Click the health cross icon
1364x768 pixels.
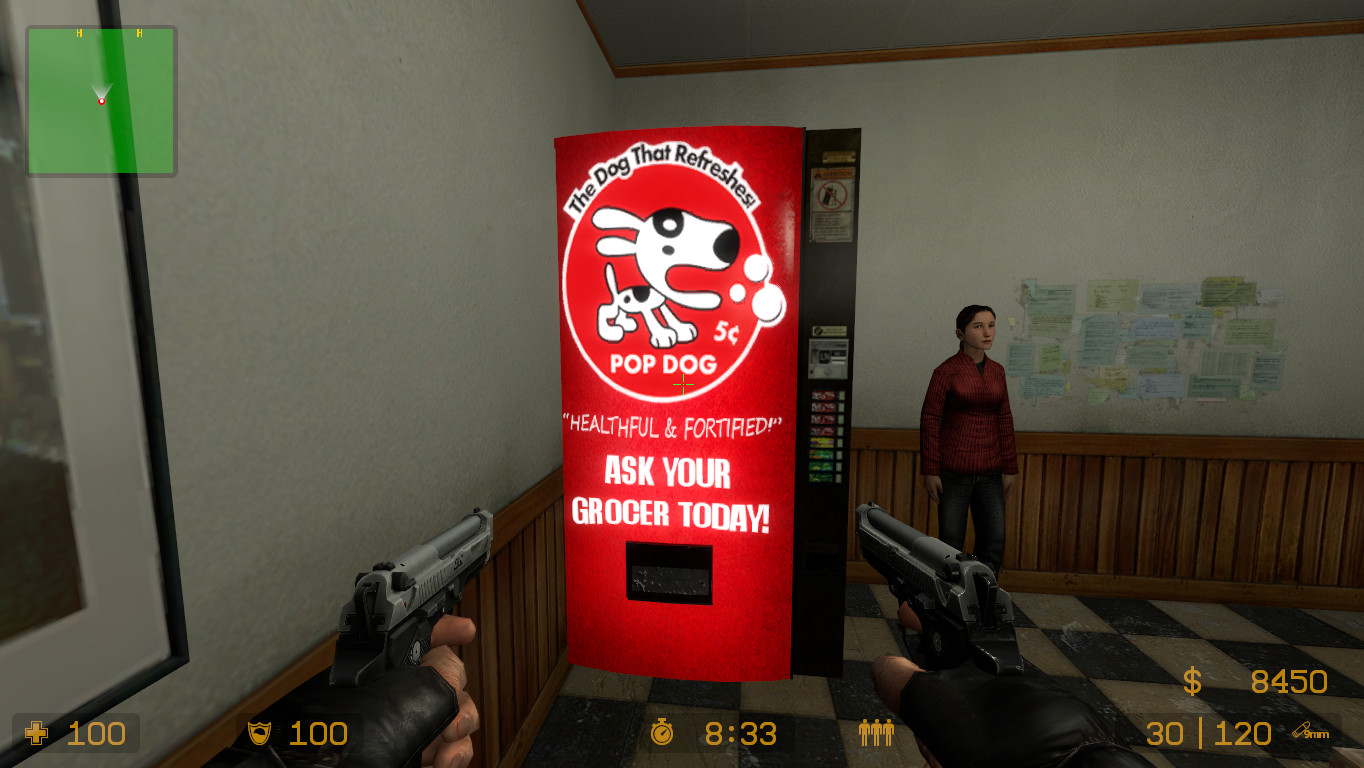(37, 735)
